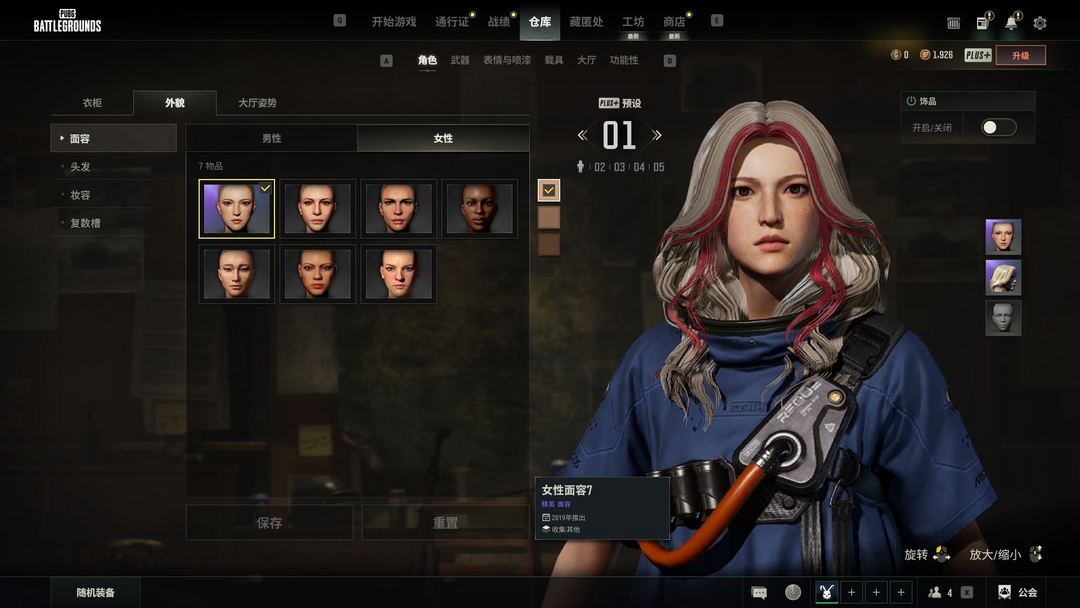This screenshot has width=1080, height=608.
Task: Open the 开始游戏 menu
Action: [x=393, y=22]
